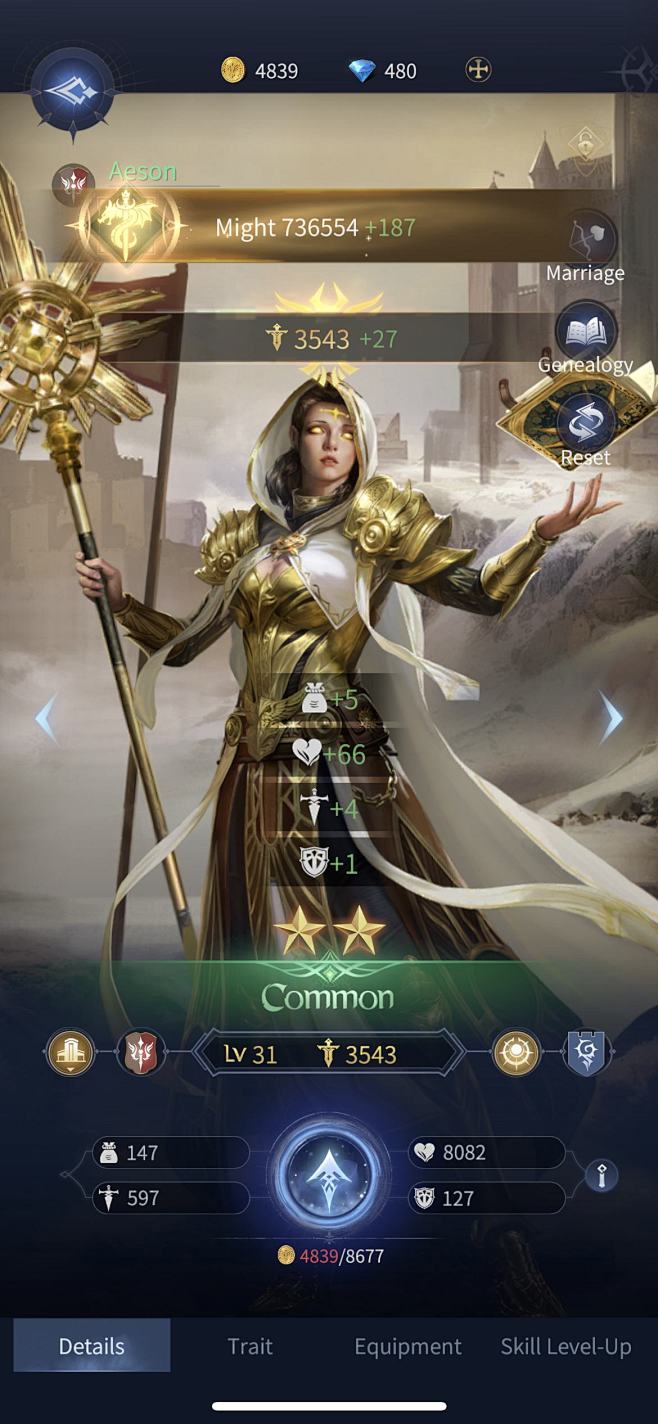Switch to the Trait tab
This screenshot has width=658, height=1424.
tap(250, 1346)
